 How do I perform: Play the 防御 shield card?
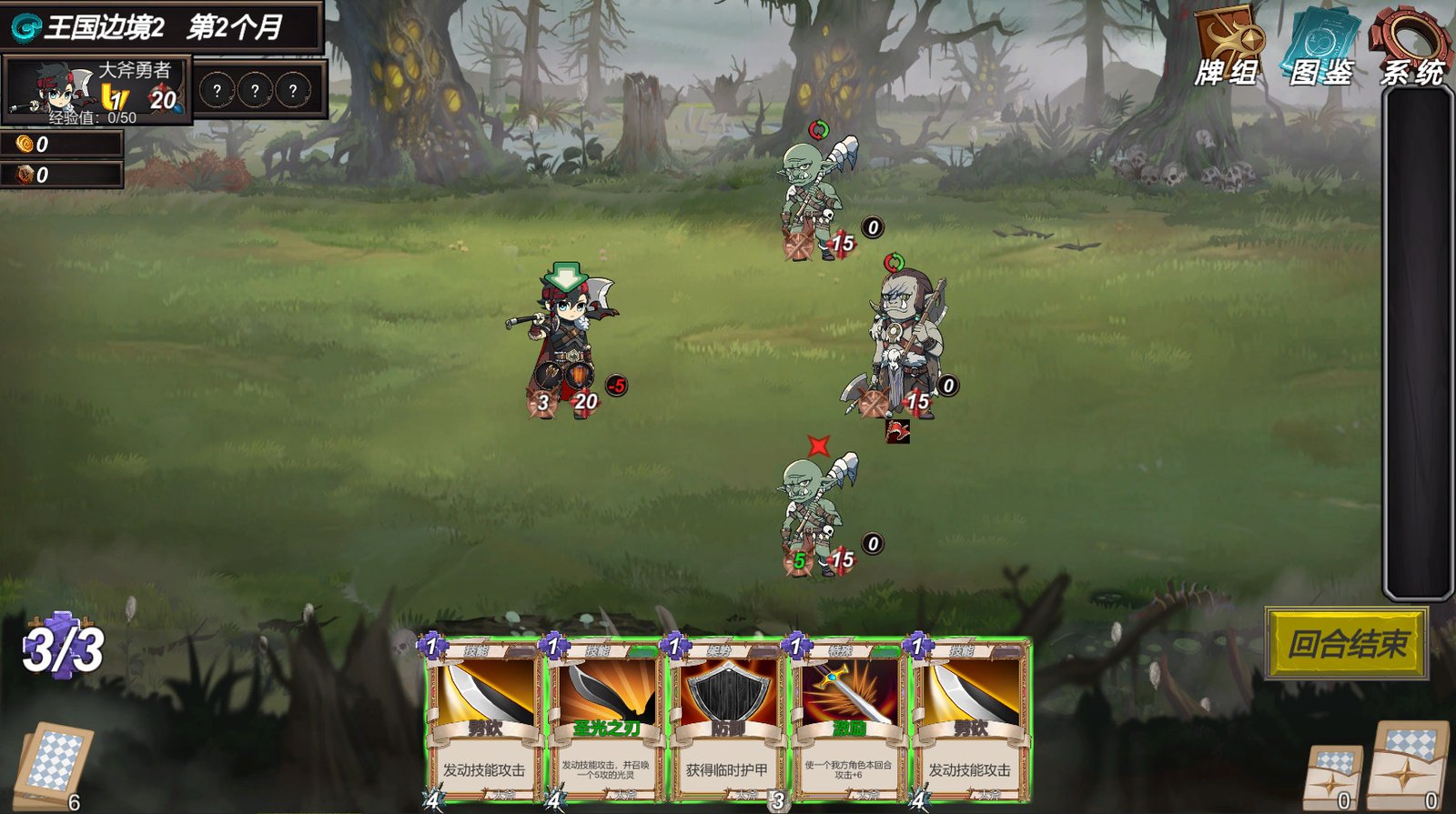[x=727, y=720]
